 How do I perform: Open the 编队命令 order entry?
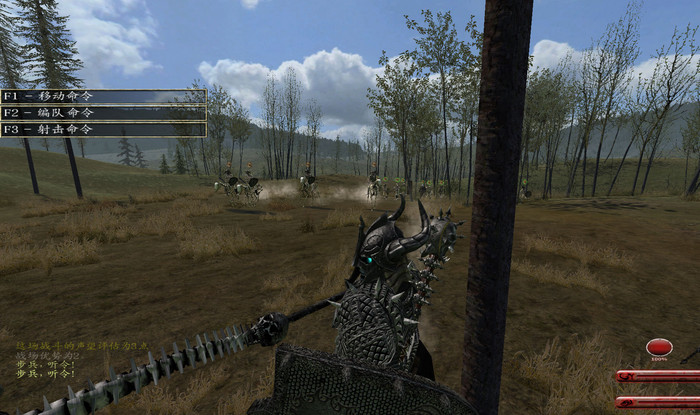click(x=103, y=113)
